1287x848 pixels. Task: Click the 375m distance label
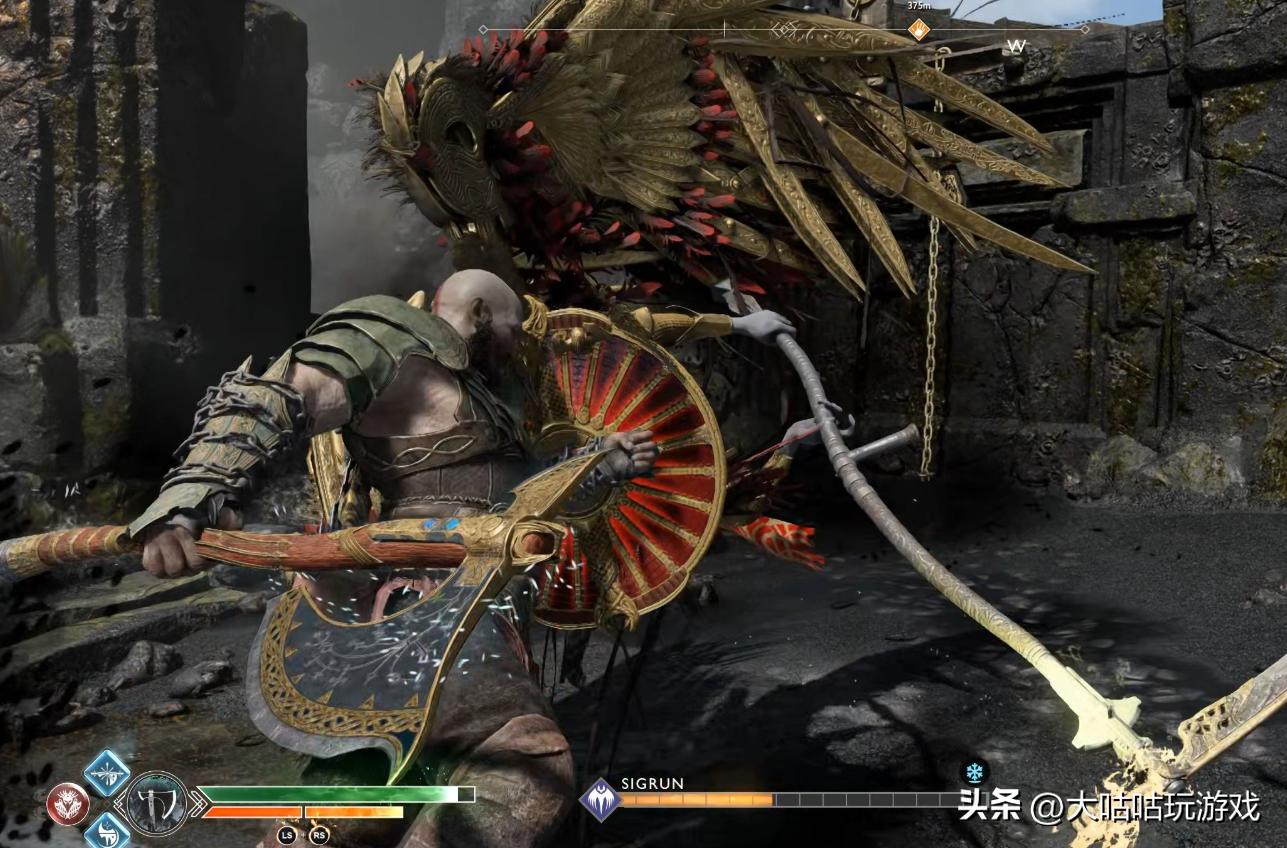pyautogui.click(x=919, y=6)
